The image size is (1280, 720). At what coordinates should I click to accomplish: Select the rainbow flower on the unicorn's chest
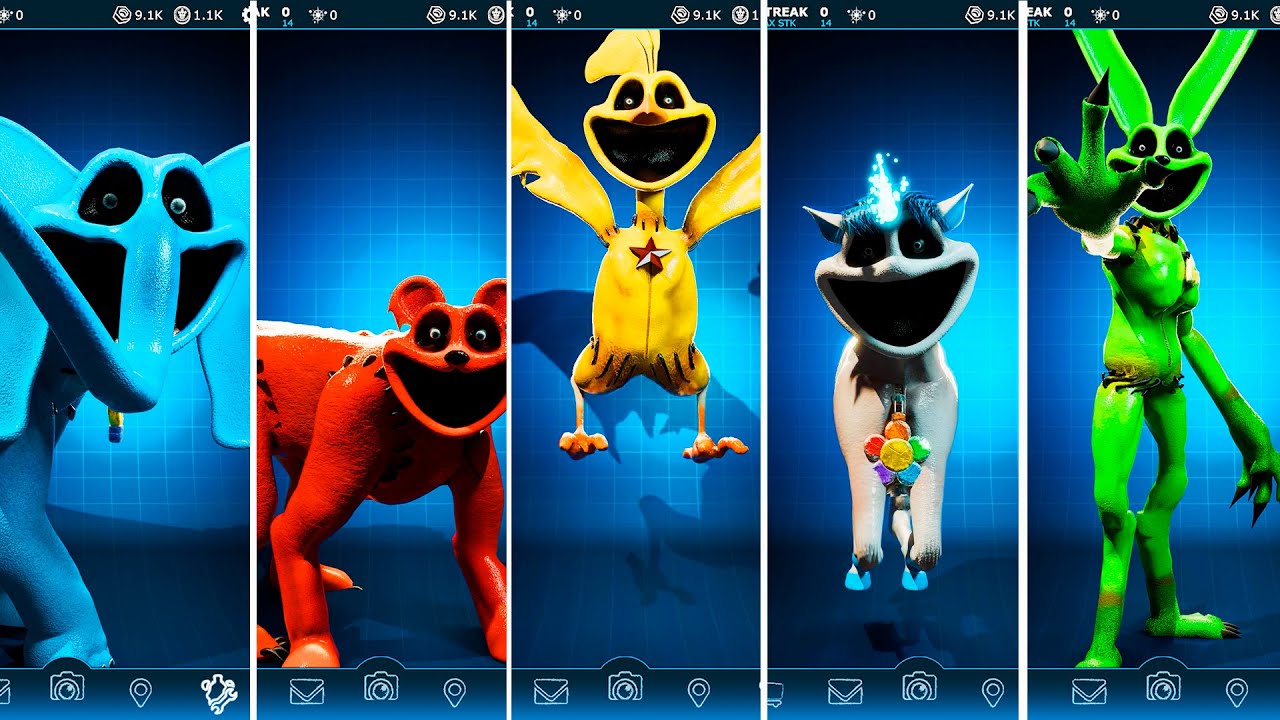(898, 455)
